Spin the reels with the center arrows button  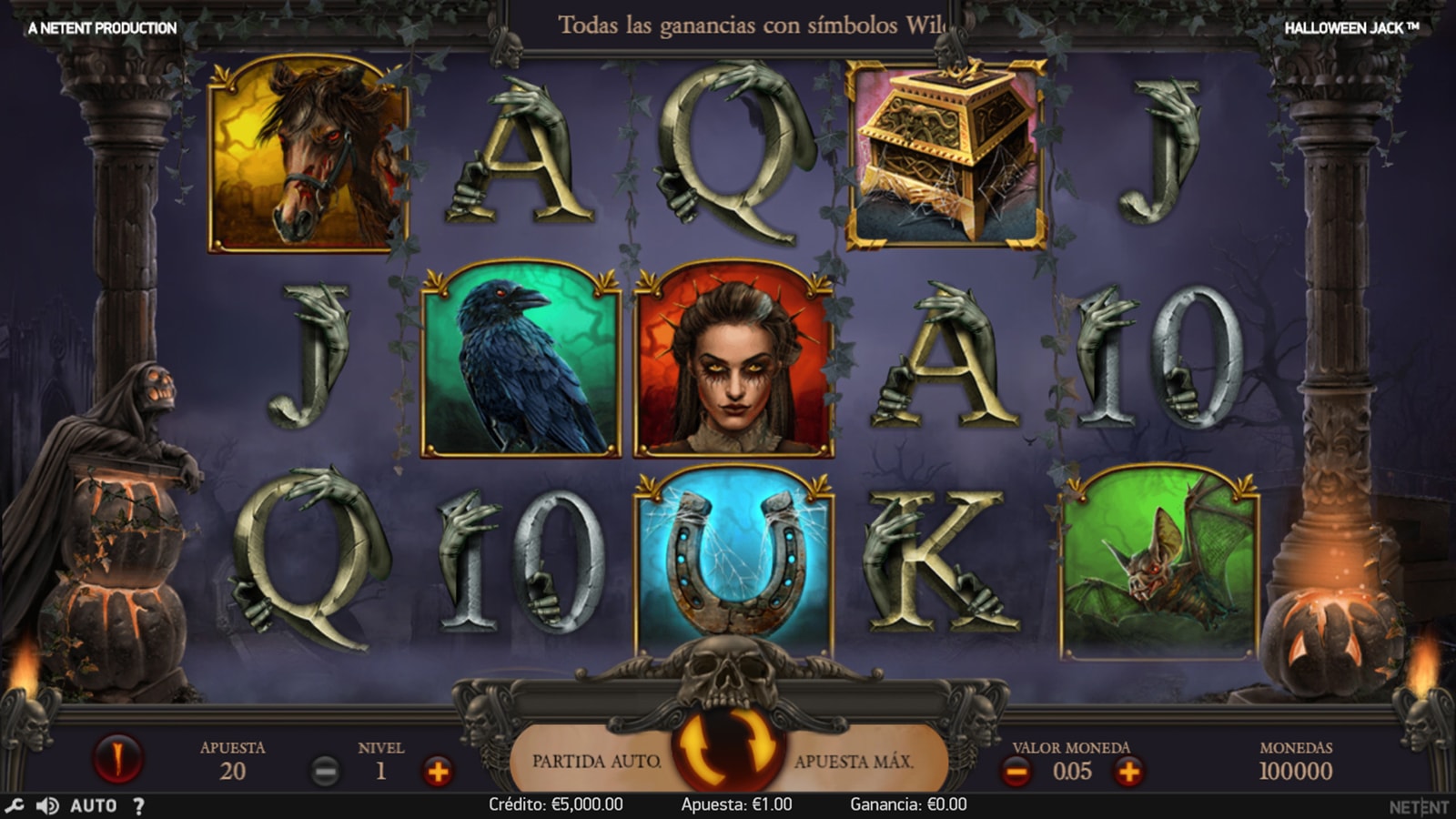coord(728,748)
